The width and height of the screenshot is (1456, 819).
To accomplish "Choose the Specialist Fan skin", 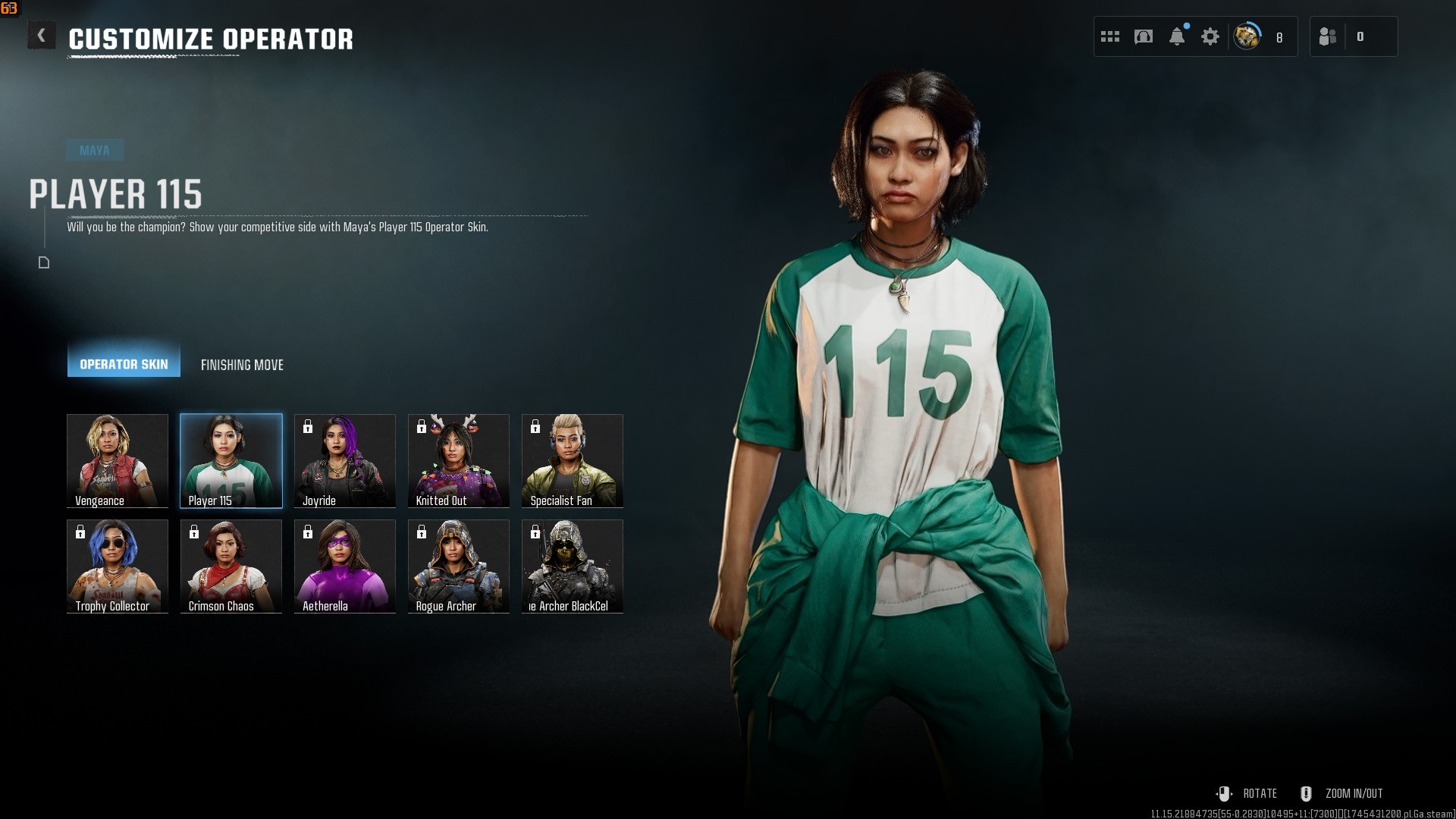I will tap(573, 460).
